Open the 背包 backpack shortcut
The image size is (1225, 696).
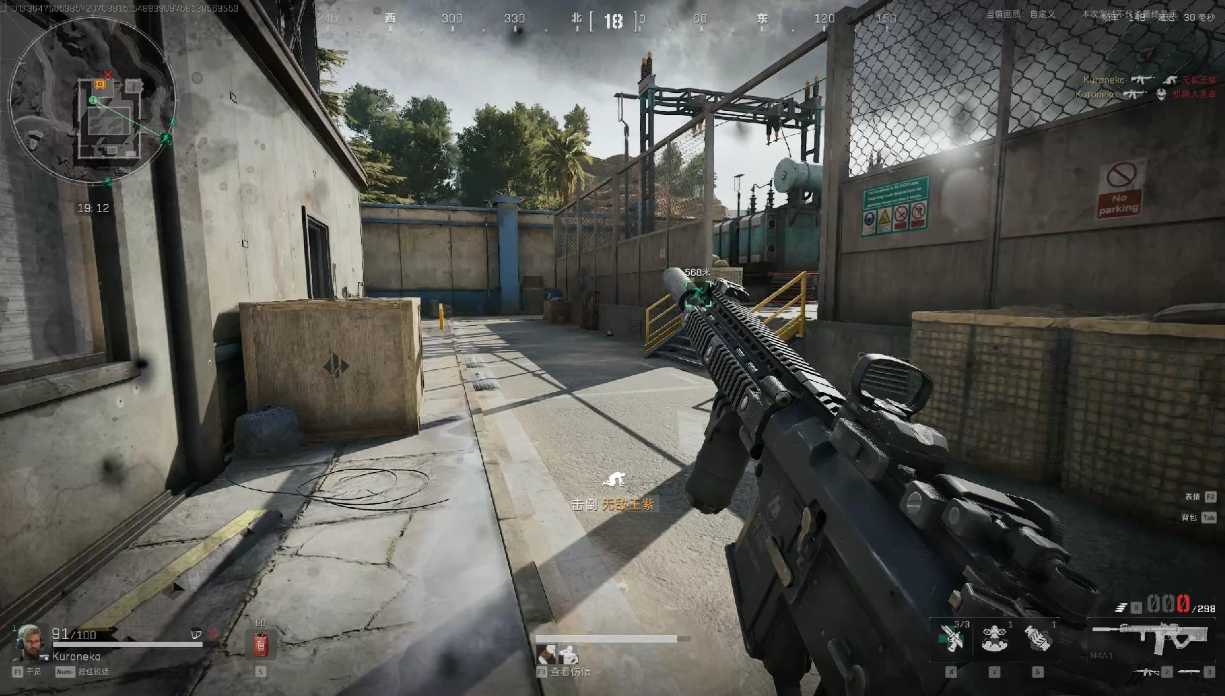coord(1199,517)
